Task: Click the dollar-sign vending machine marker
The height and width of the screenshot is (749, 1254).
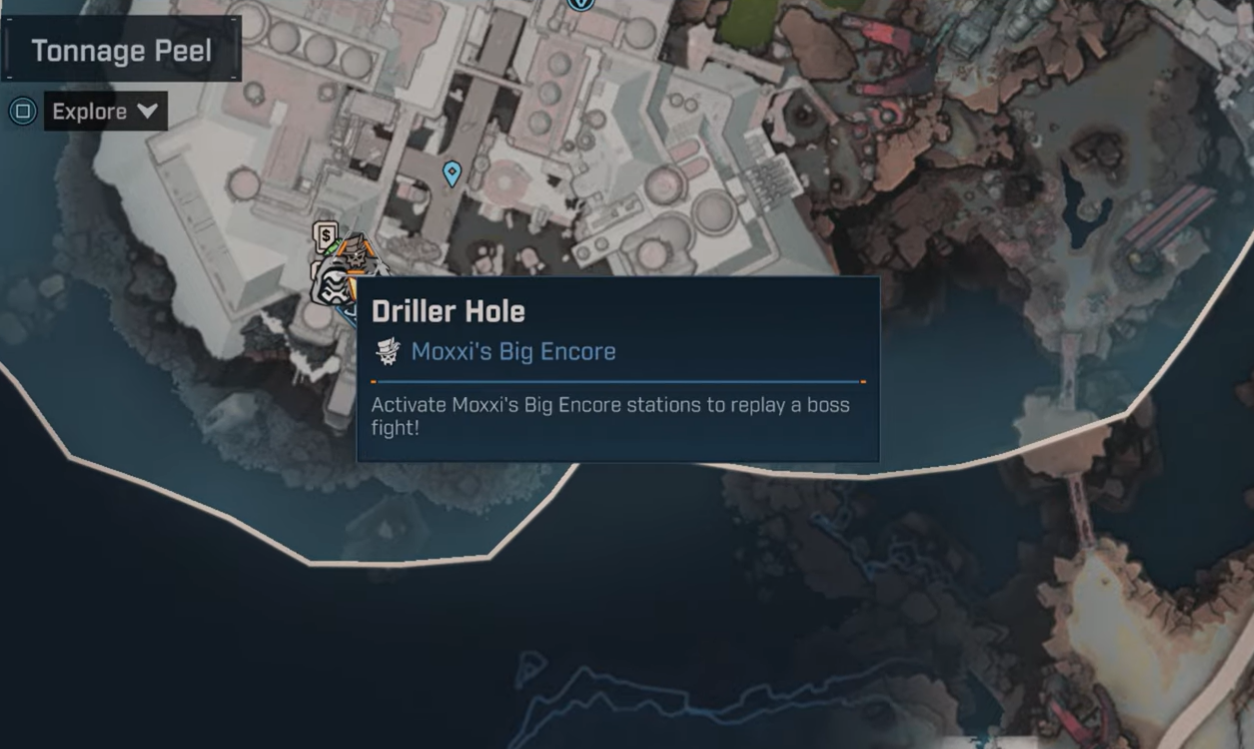Action: coord(324,236)
